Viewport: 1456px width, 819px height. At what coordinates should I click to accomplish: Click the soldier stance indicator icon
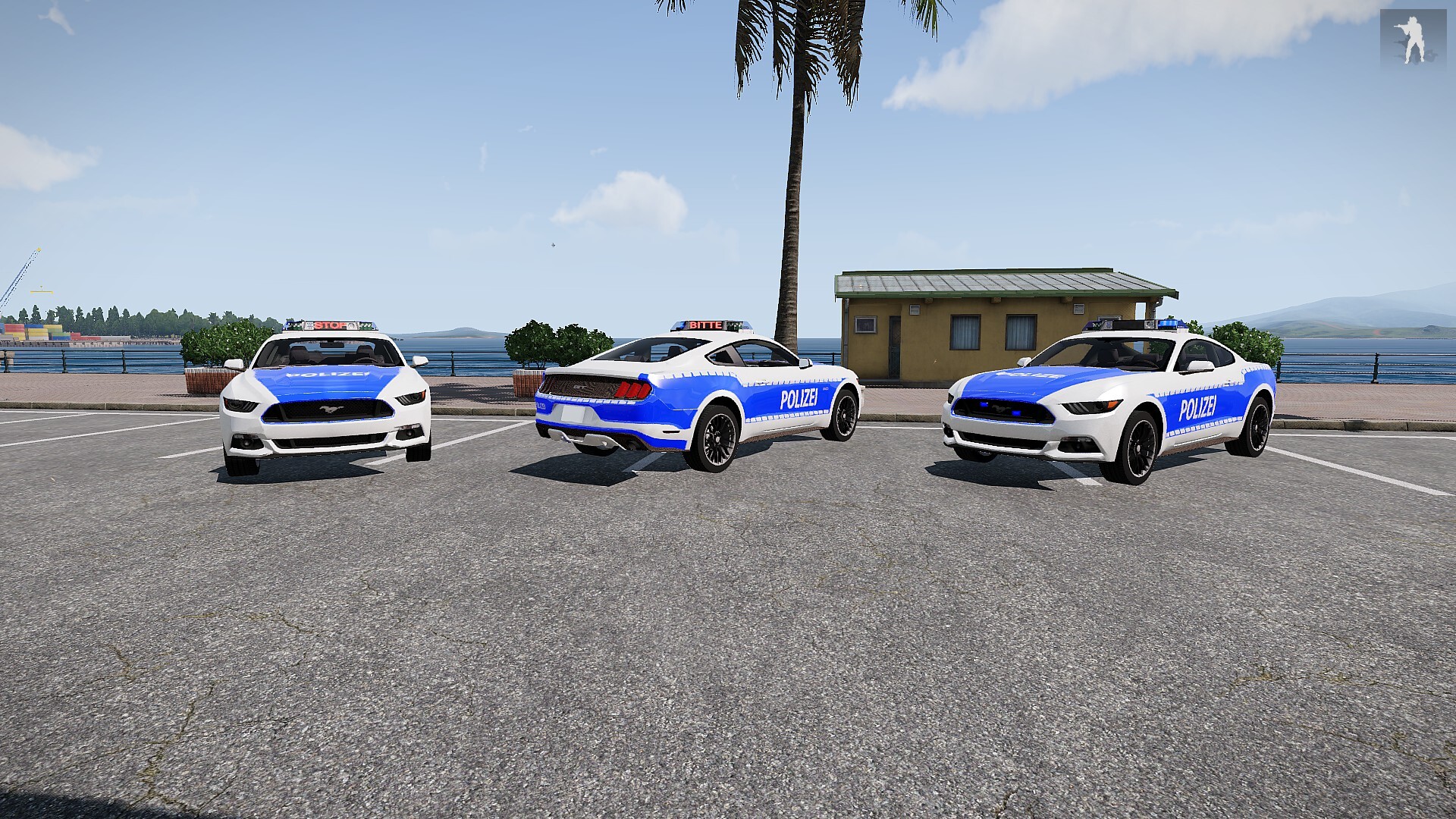click(1413, 37)
